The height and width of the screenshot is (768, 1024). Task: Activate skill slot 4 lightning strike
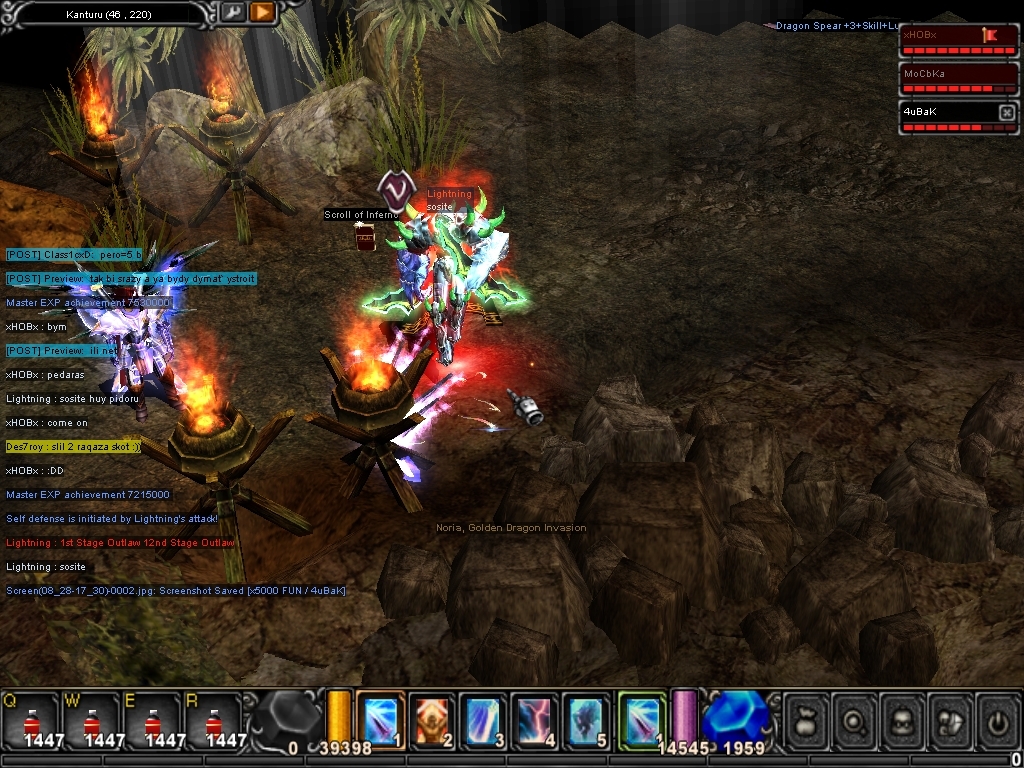(x=535, y=720)
